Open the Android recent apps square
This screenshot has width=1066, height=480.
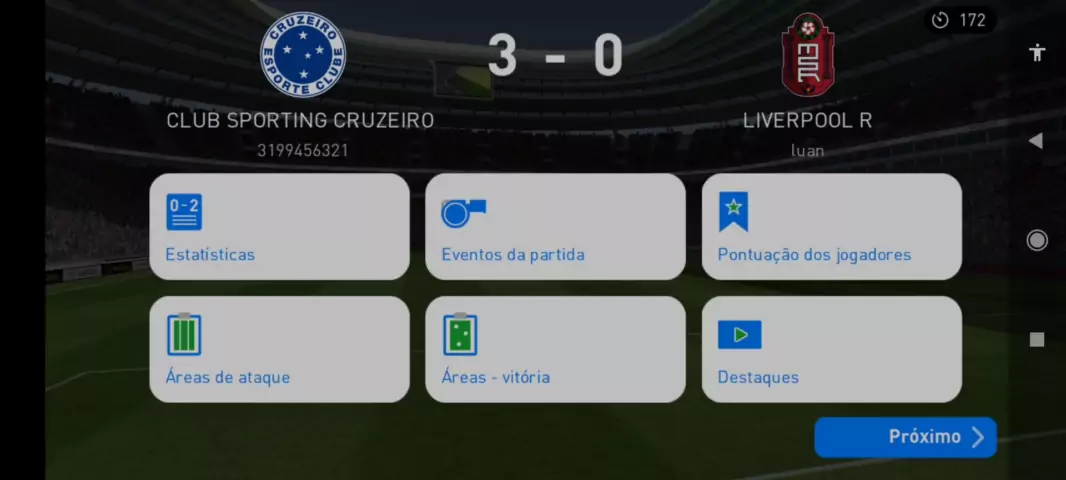click(x=1037, y=339)
